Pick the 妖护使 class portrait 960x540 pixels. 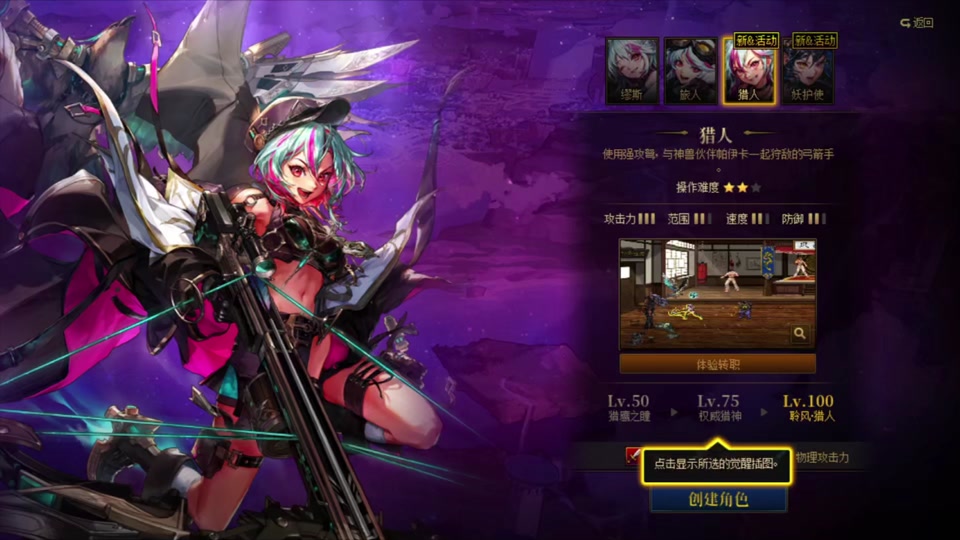pos(808,71)
